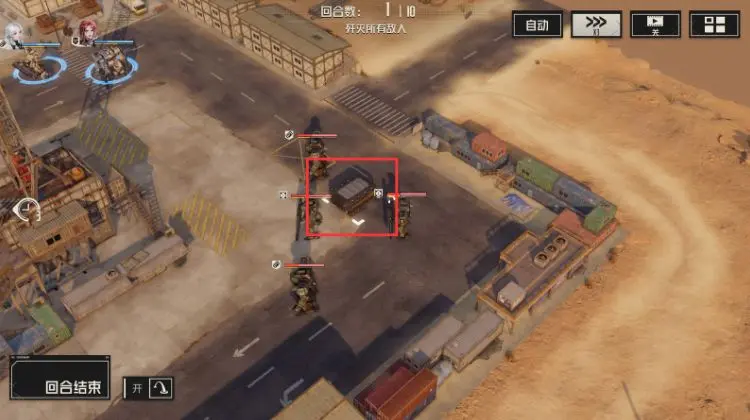The image size is (750, 420).
Task: Change battle speed with the triple-arrow button
Action: [596, 25]
